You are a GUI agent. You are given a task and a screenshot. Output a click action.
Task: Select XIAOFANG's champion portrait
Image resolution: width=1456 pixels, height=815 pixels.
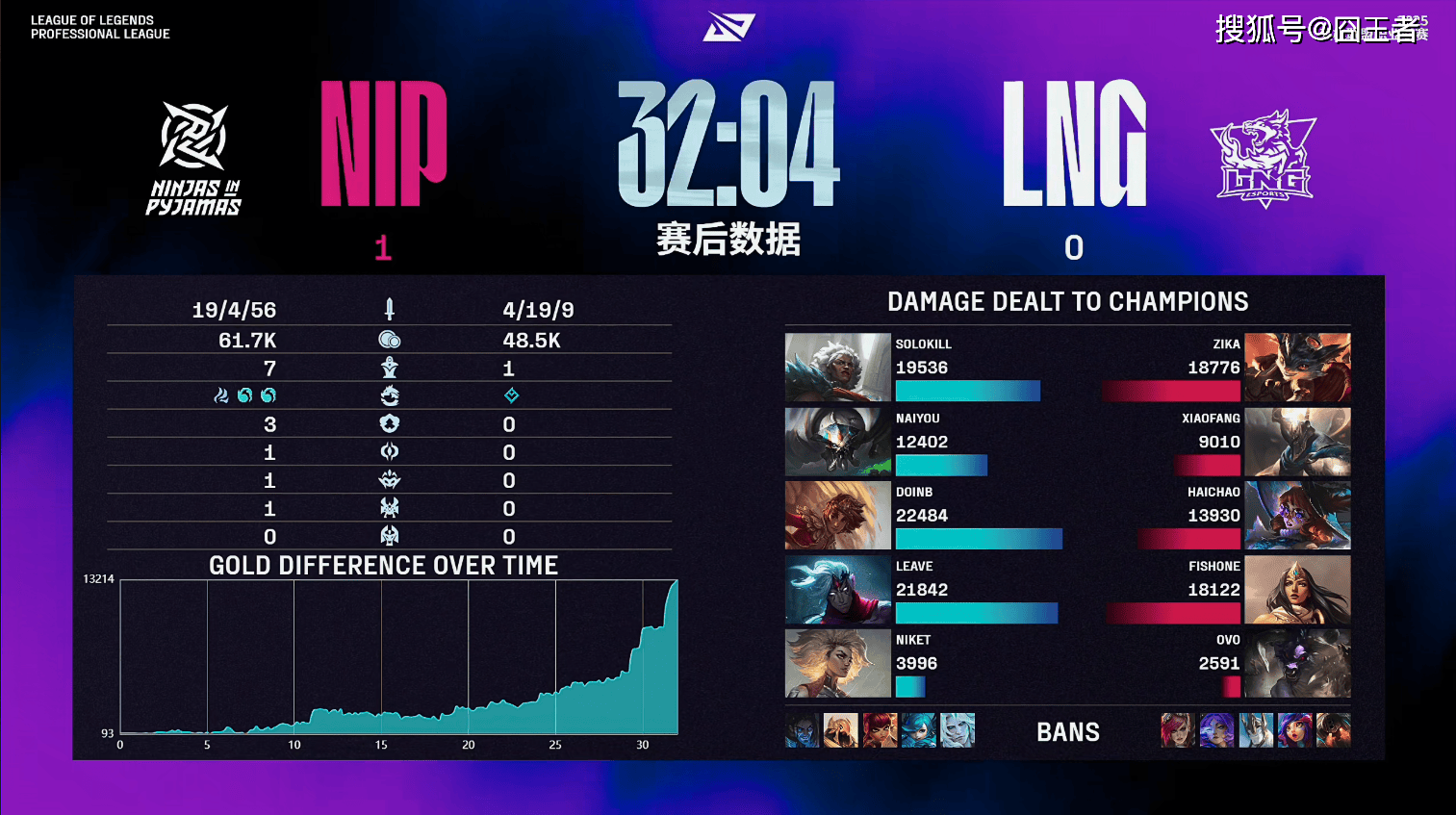[1297, 442]
